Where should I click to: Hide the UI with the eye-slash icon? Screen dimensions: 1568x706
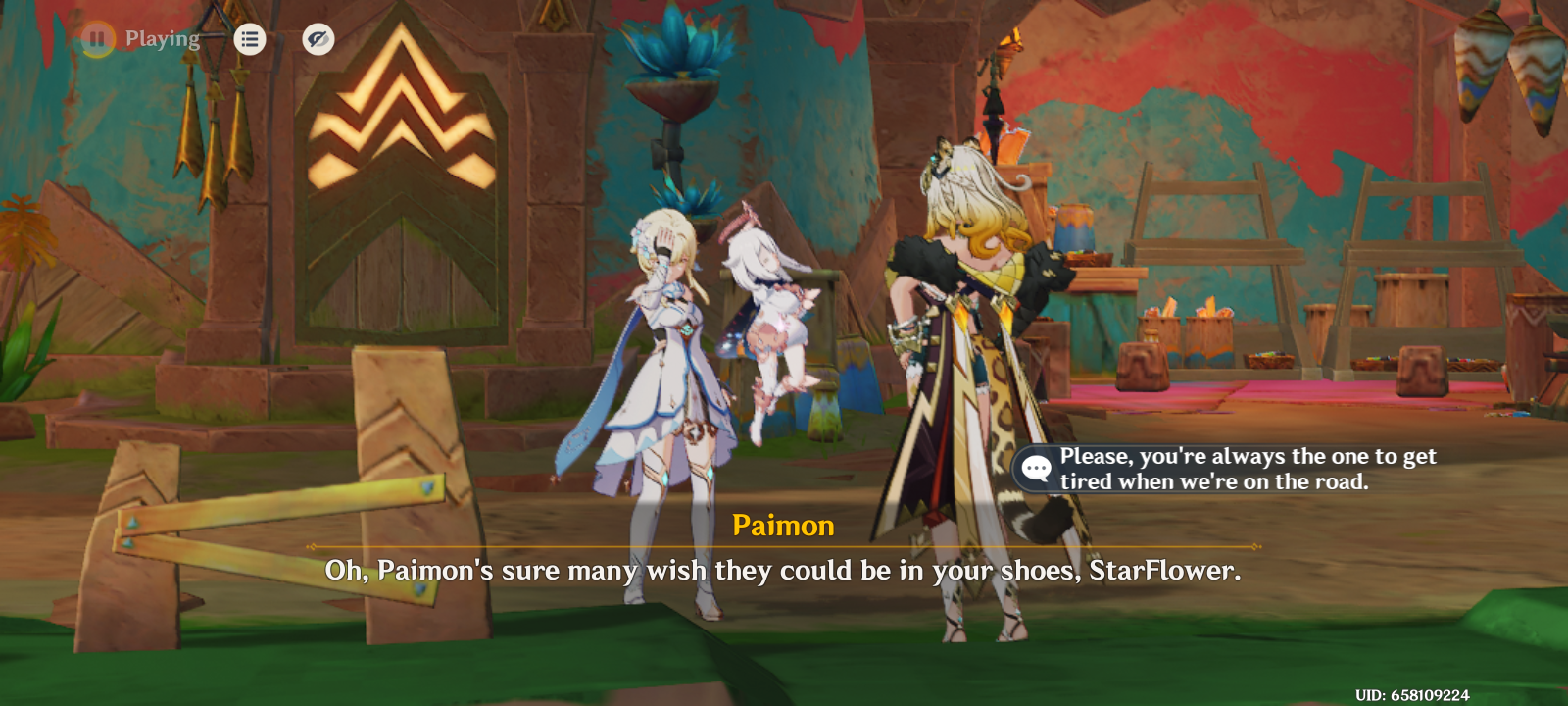tap(316, 39)
